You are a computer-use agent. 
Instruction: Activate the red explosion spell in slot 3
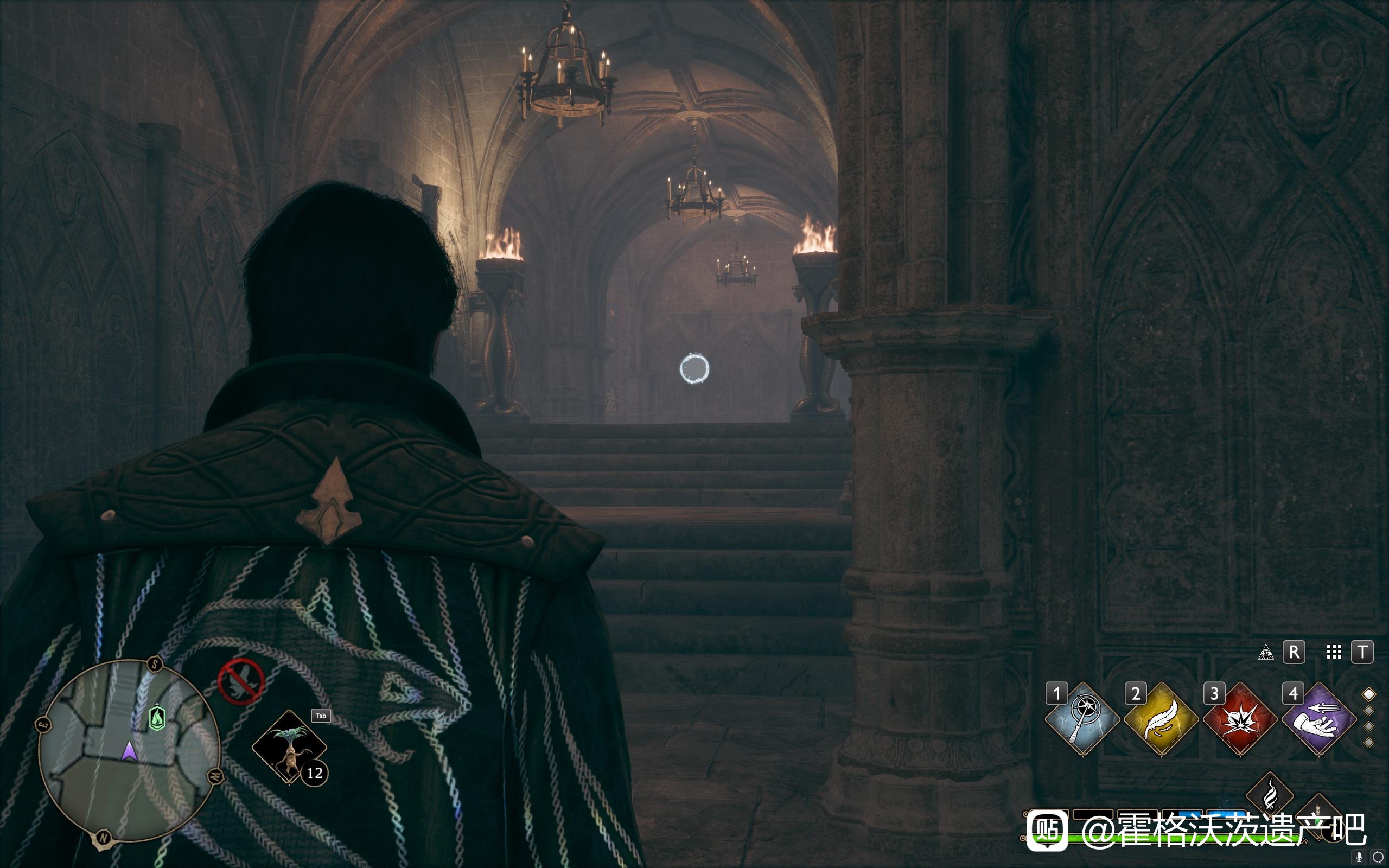click(1240, 719)
